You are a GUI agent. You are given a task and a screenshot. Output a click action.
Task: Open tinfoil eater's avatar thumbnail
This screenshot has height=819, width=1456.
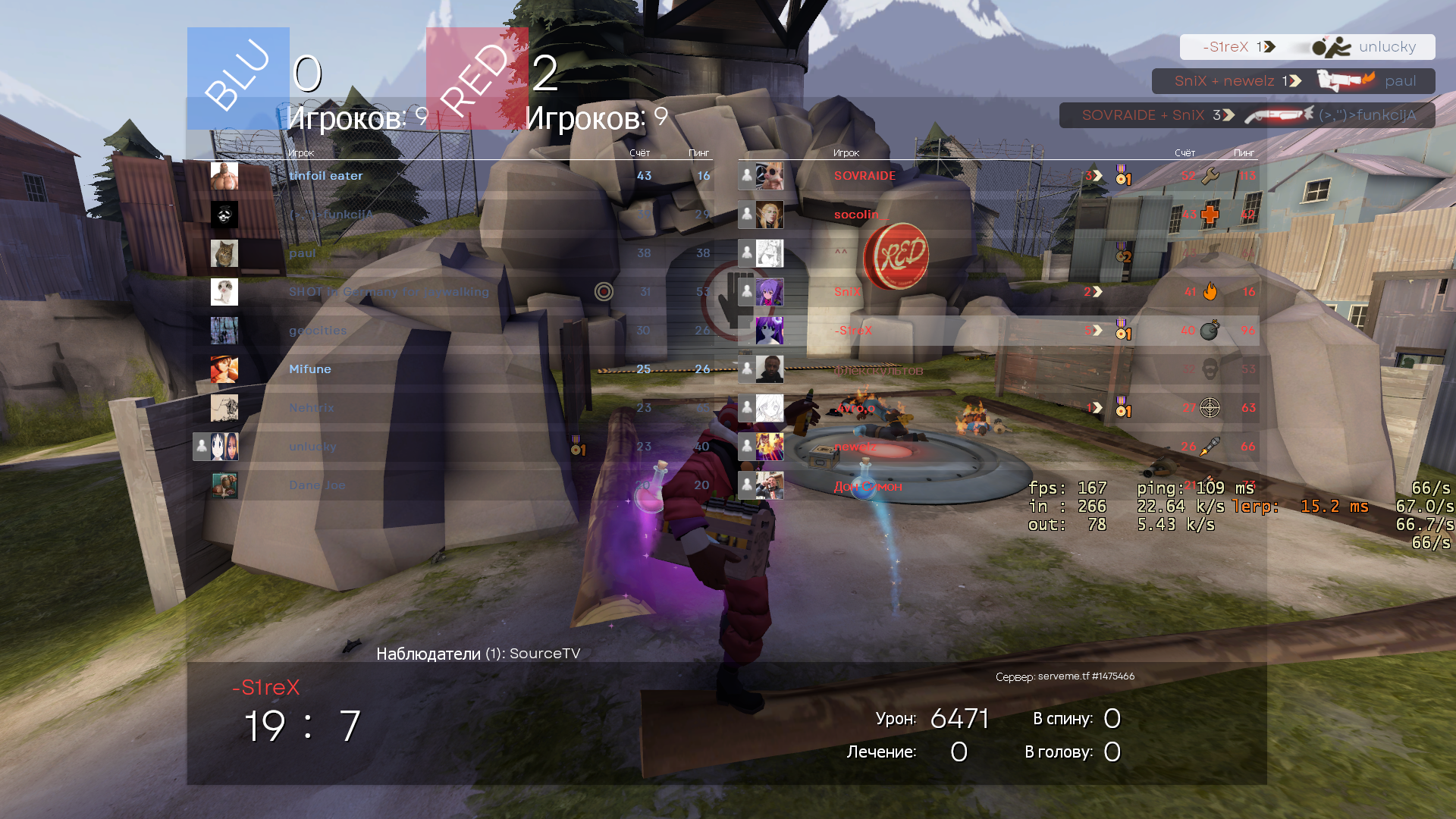tap(224, 176)
